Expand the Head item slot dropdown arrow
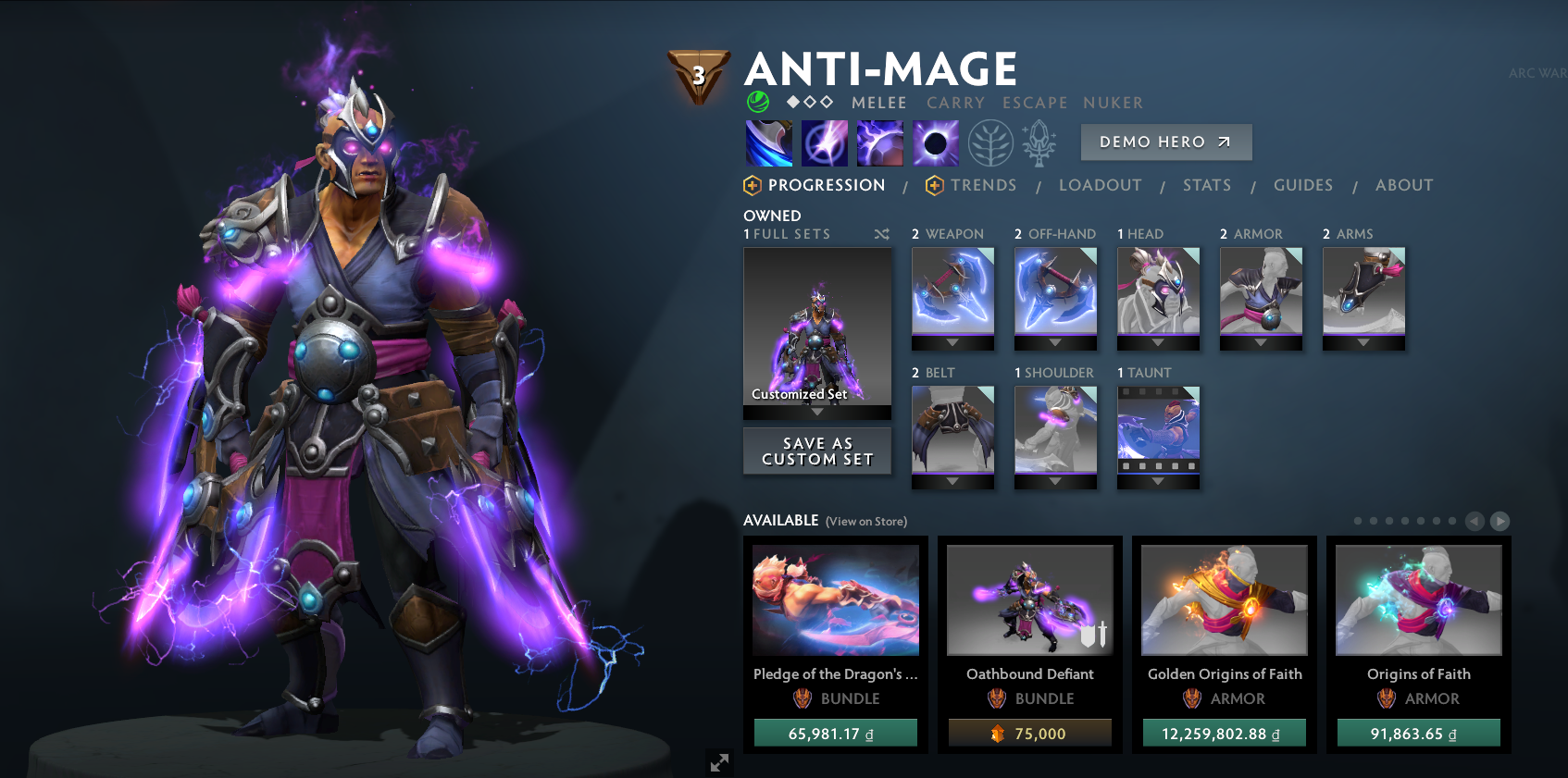This screenshot has height=778, width=1568. (1157, 340)
